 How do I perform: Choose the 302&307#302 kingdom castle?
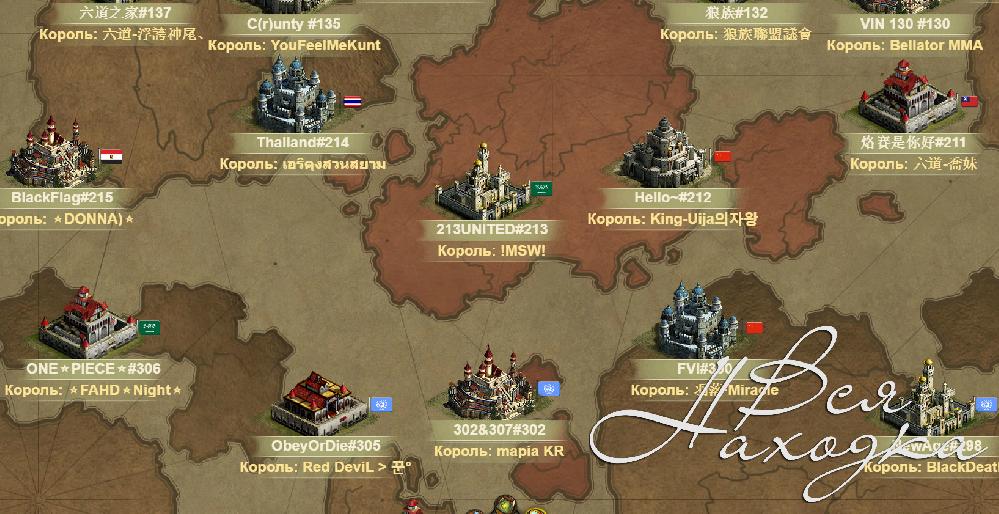point(489,385)
